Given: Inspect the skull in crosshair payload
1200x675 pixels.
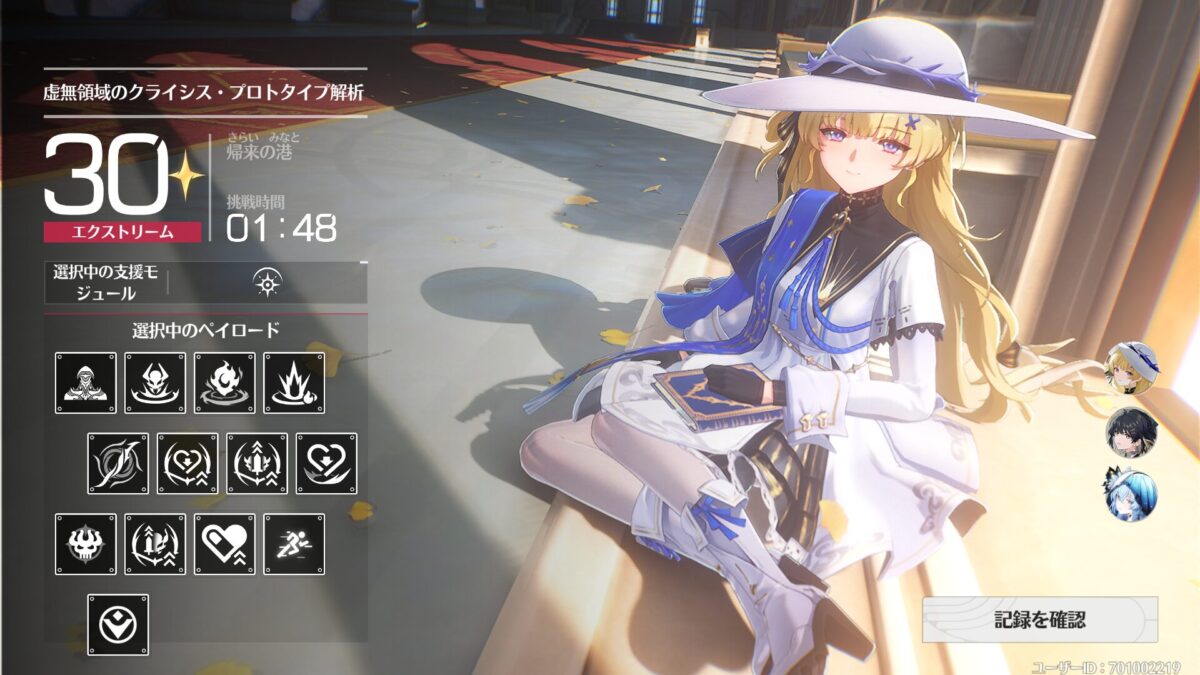Looking at the screenshot, I should pos(86,544).
